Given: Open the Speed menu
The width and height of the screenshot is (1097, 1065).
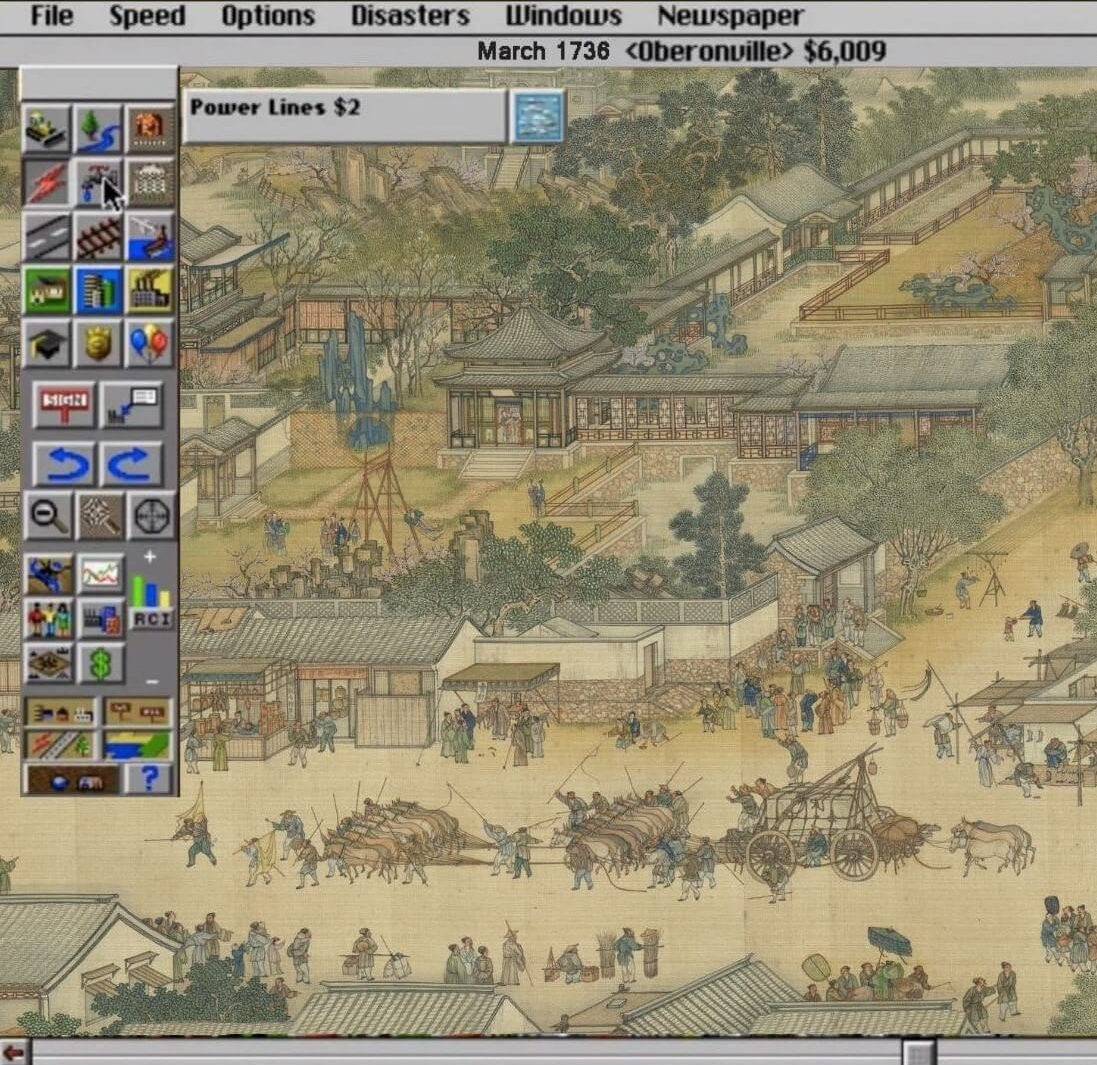Looking at the screenshot, I should (x=147, y=16).
